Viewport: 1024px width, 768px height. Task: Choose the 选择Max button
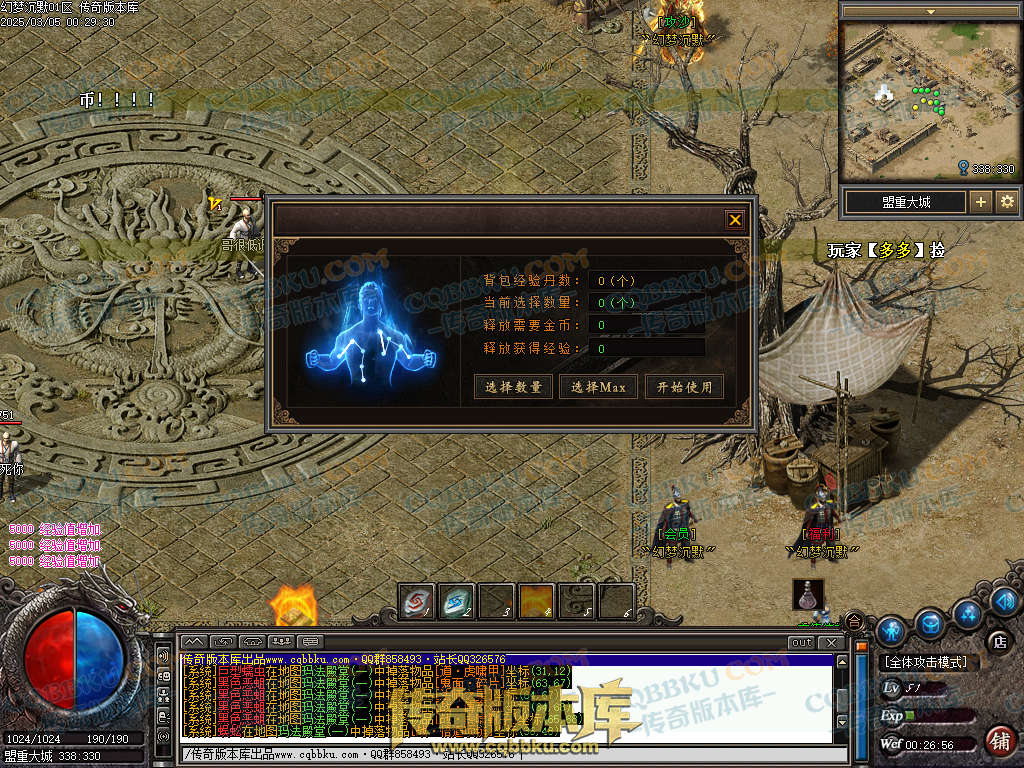598,387
